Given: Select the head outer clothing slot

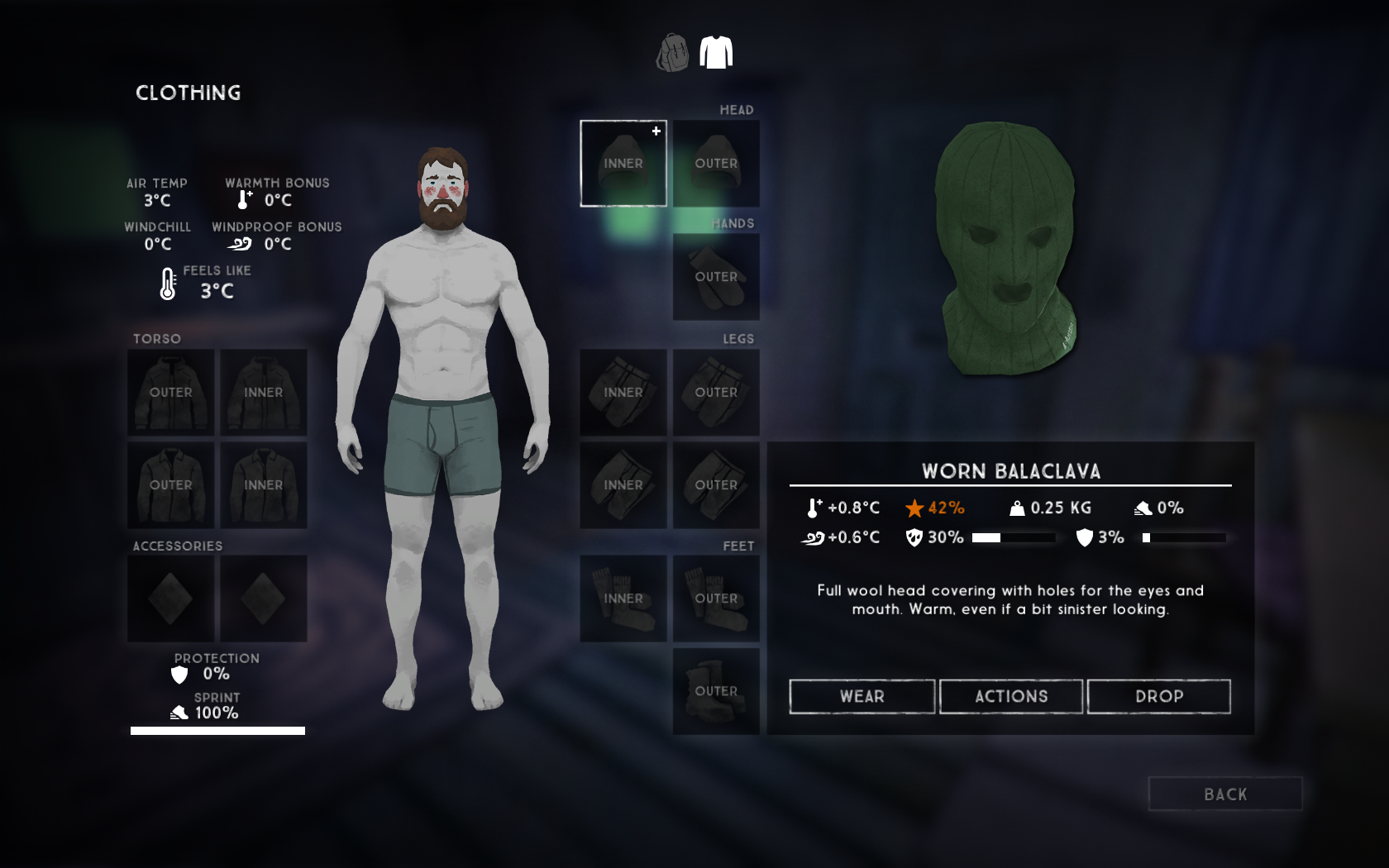Looking at the screenshot, I should [716, 163].
